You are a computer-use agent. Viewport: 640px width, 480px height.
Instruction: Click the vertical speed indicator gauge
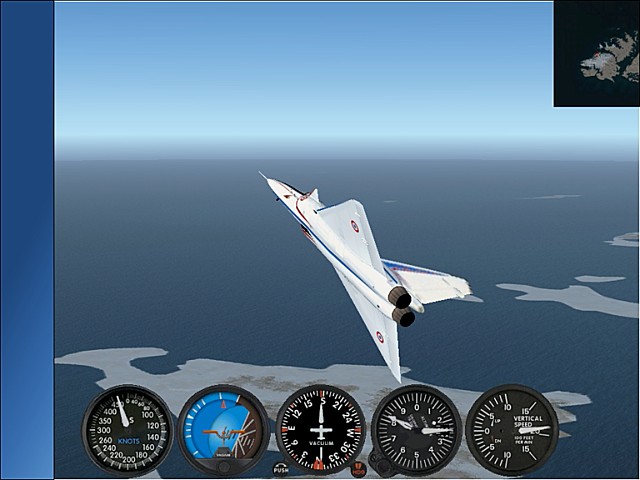(512, 430)
